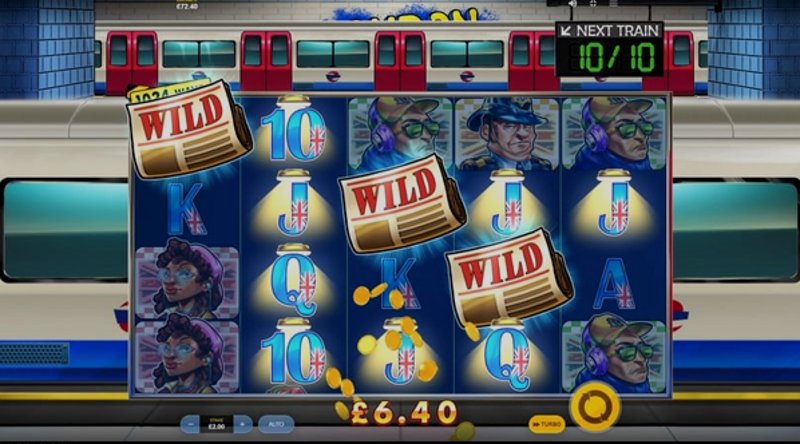Toggle Turbo mode

(x=546, y=424)
